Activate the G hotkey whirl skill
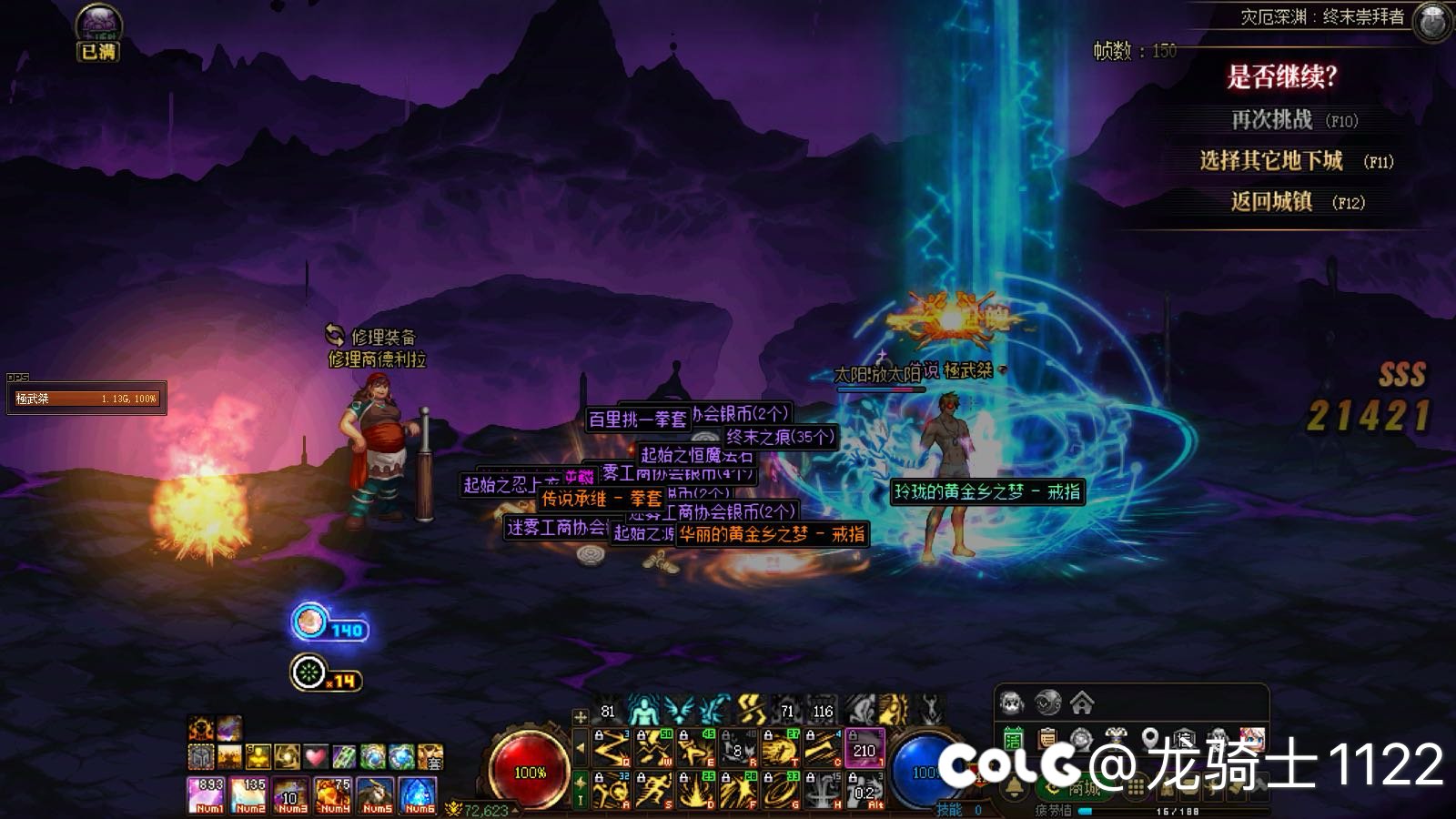Viewport: 1456px width, 819px height. click(781, 791)
